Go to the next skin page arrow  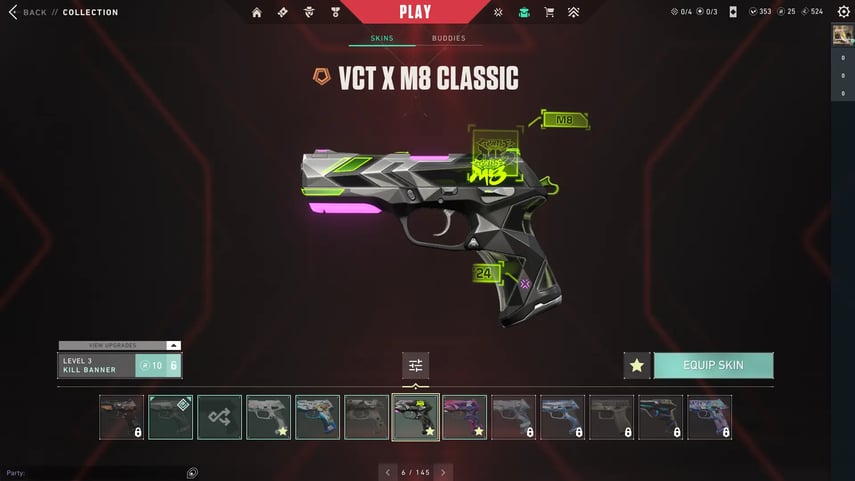point(443,472)
